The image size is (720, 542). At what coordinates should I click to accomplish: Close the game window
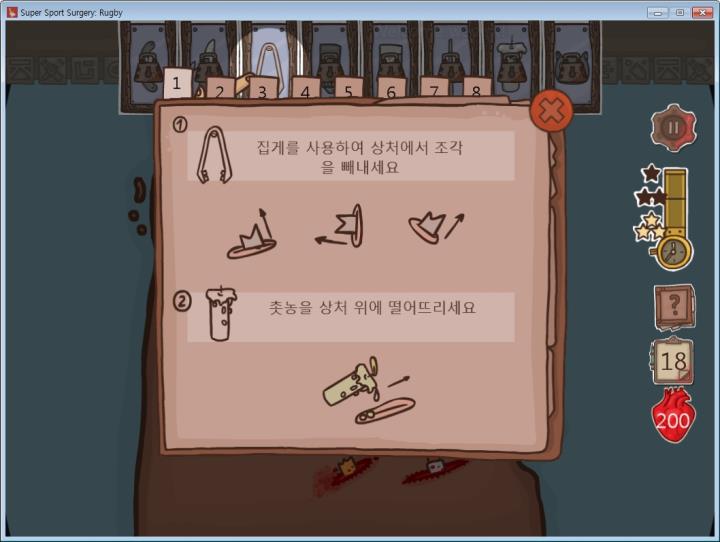point(704,12)
